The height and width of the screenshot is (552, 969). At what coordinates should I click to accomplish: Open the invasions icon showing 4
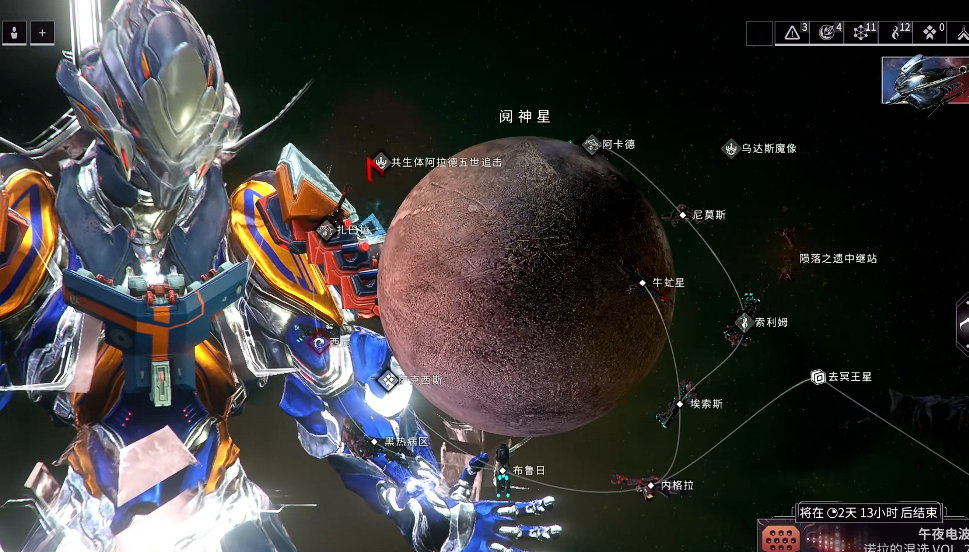(x=829, y=33)
